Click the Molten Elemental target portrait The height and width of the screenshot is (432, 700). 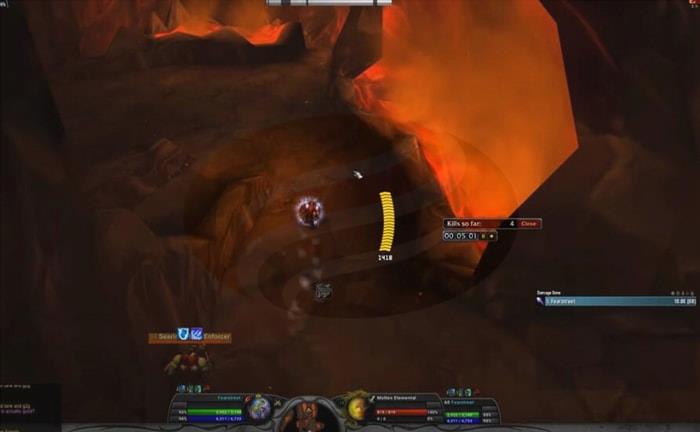[x=356, y=407]
